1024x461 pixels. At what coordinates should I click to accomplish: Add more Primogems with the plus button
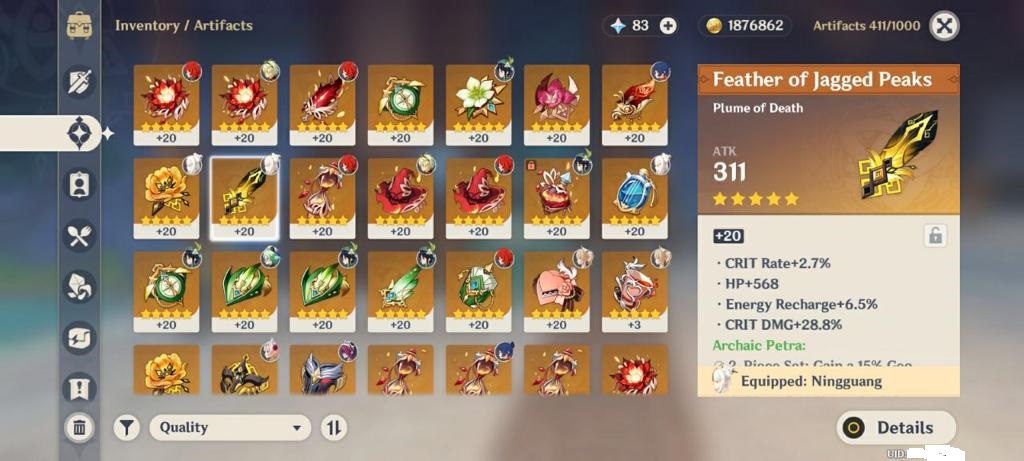point(668,26)
